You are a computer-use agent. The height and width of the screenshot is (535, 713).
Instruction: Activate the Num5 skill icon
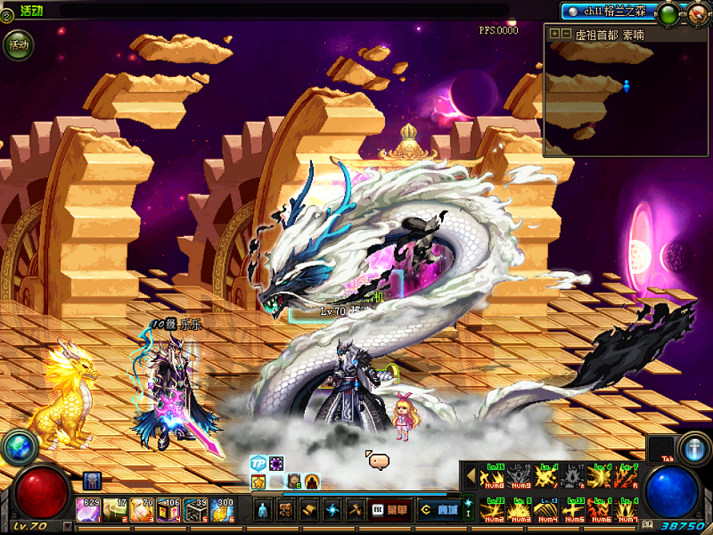coord(574,508)
